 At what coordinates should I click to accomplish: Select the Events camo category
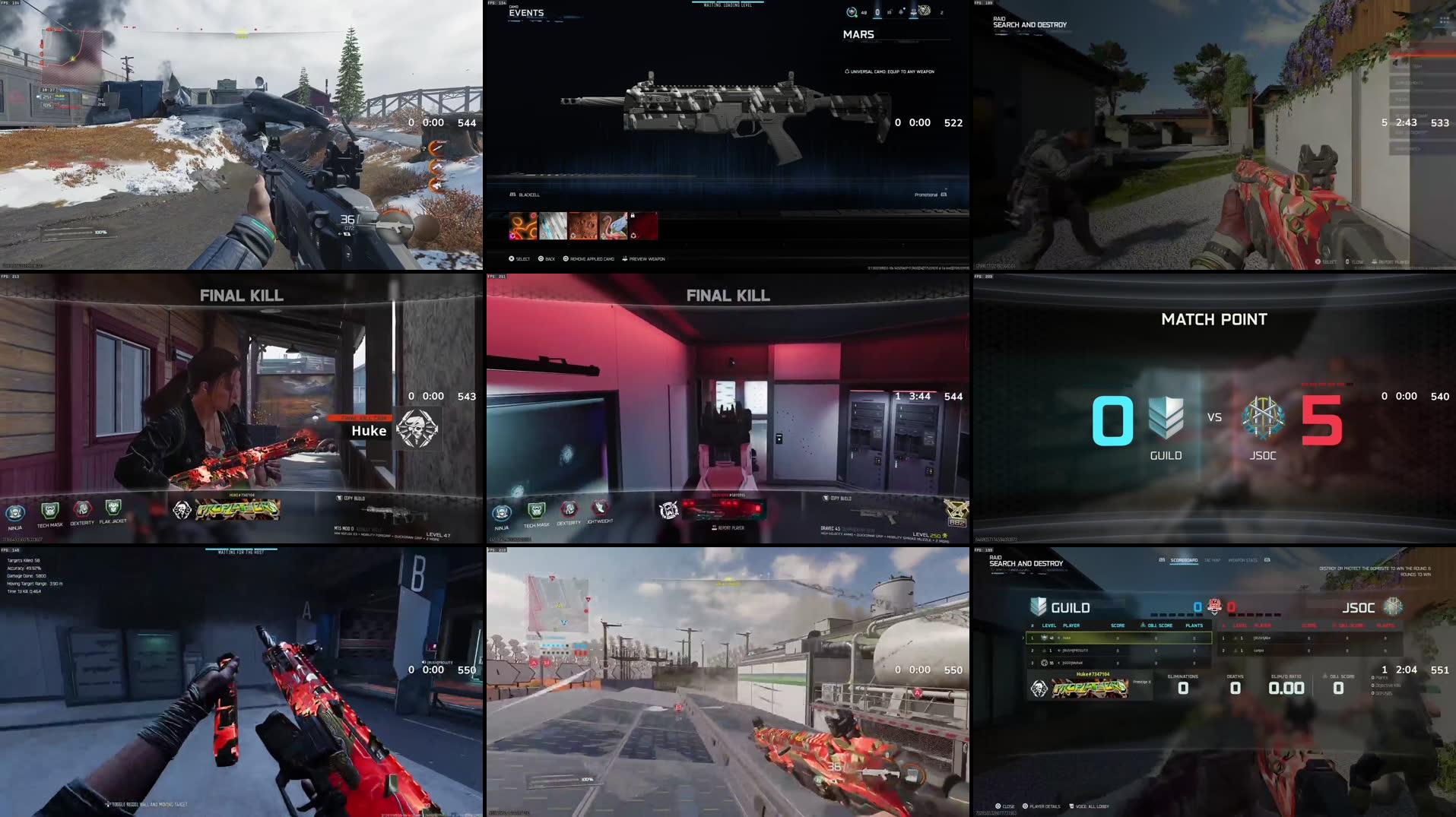pyautogui.click(x=527, y=13)
